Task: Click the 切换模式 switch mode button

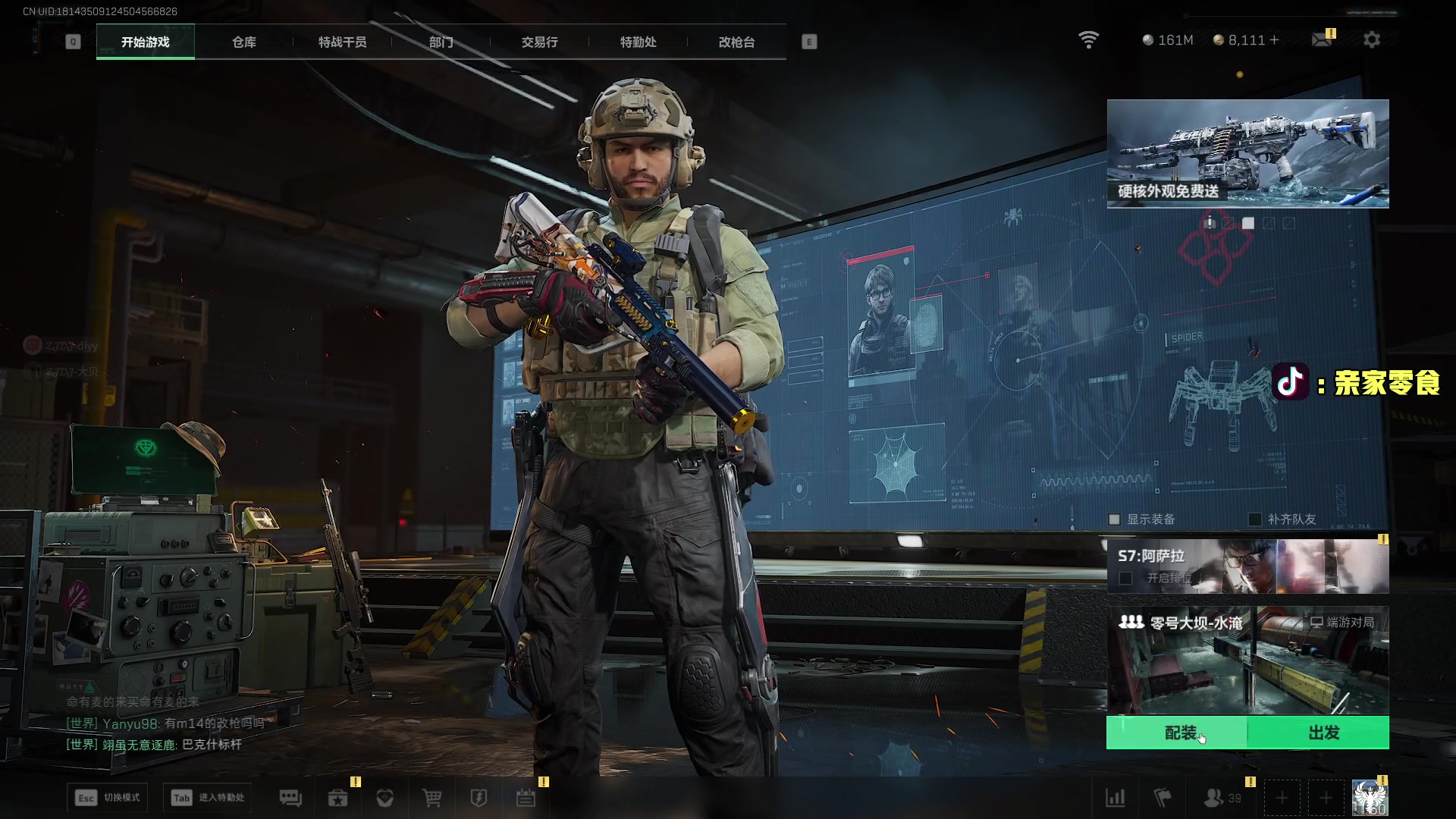Action: tap(108, 798)
